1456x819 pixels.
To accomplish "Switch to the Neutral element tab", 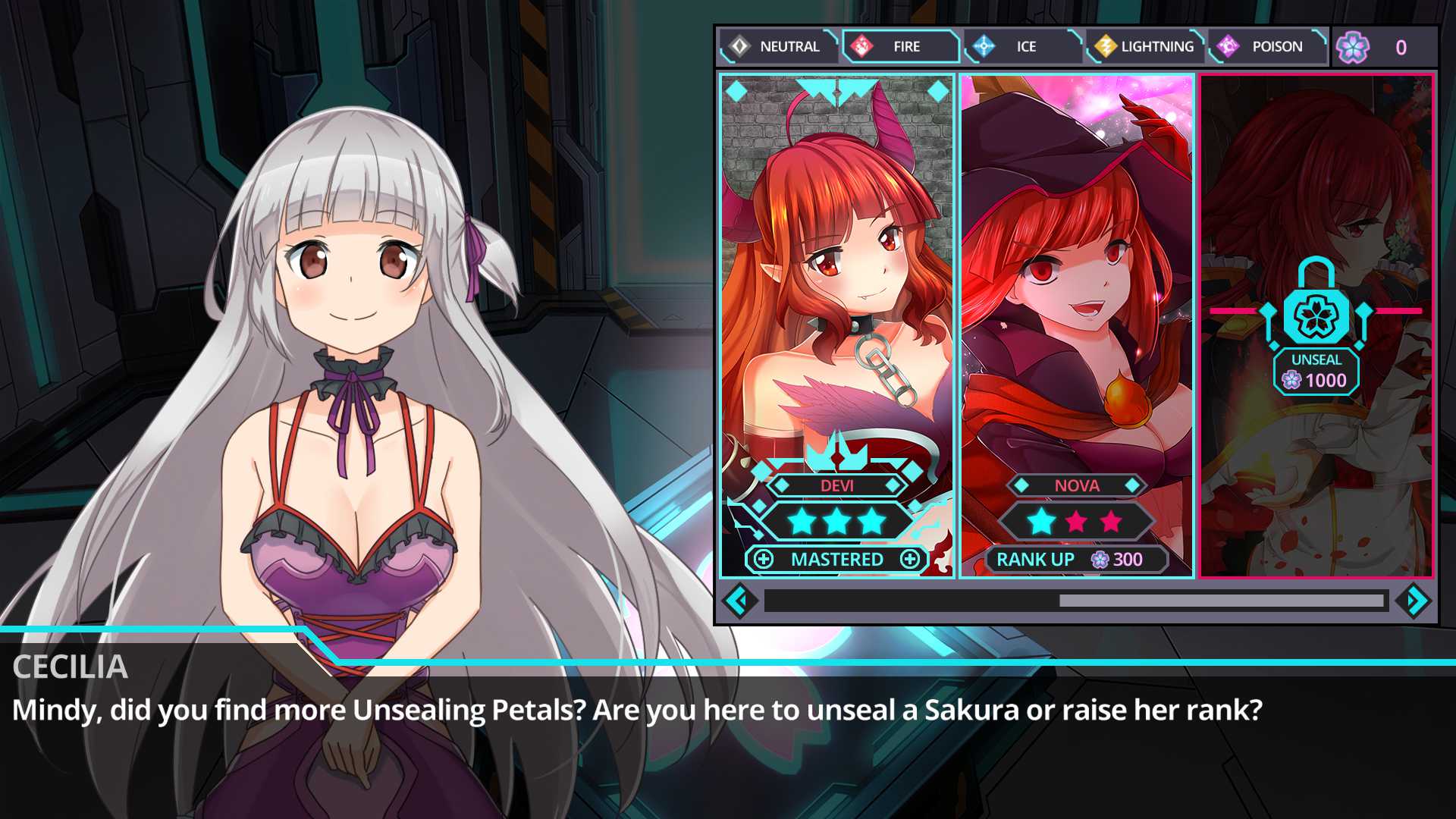I will [778, 46].
